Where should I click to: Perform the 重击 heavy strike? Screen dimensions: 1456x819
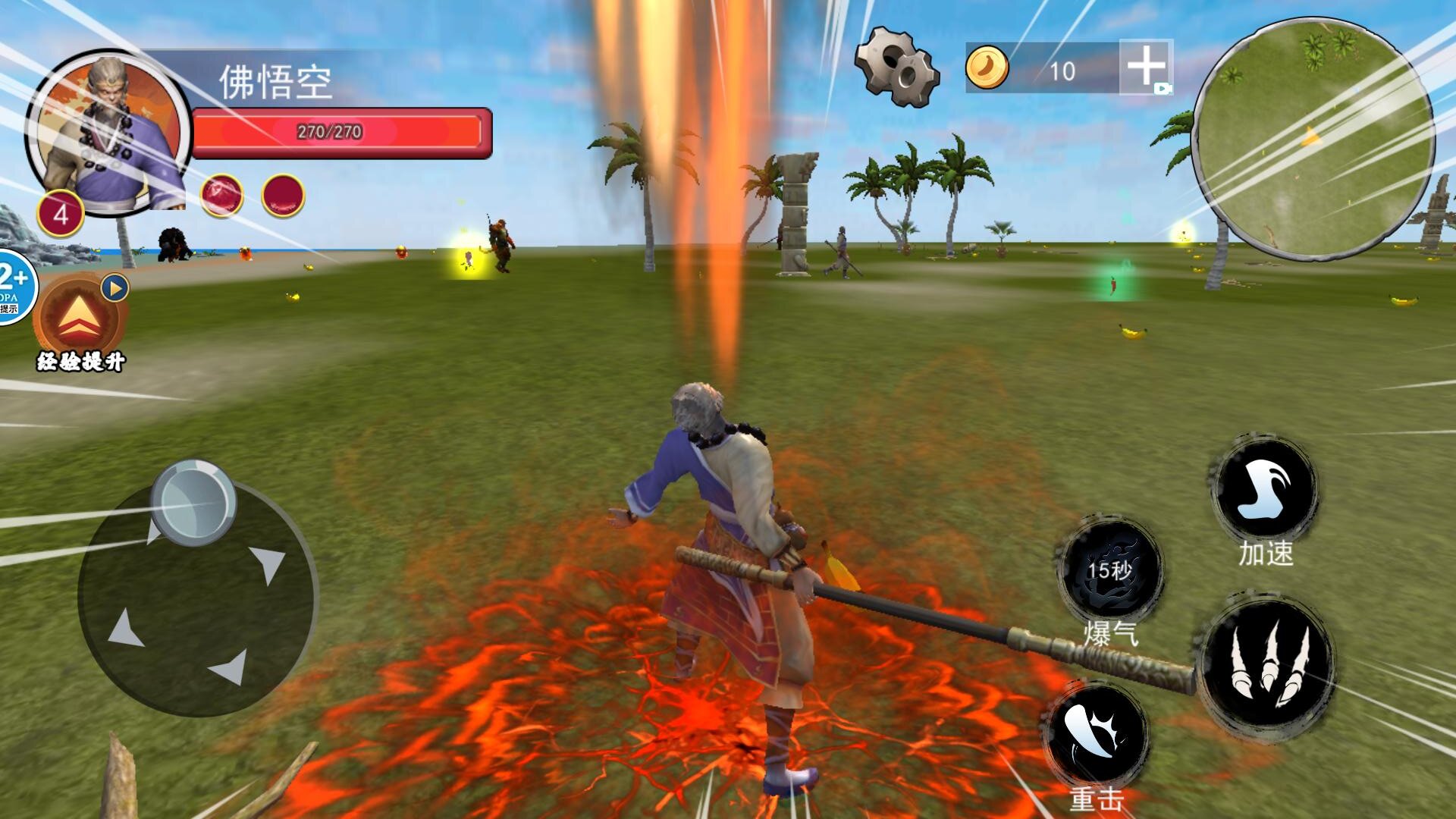(x=1096, y=735)
